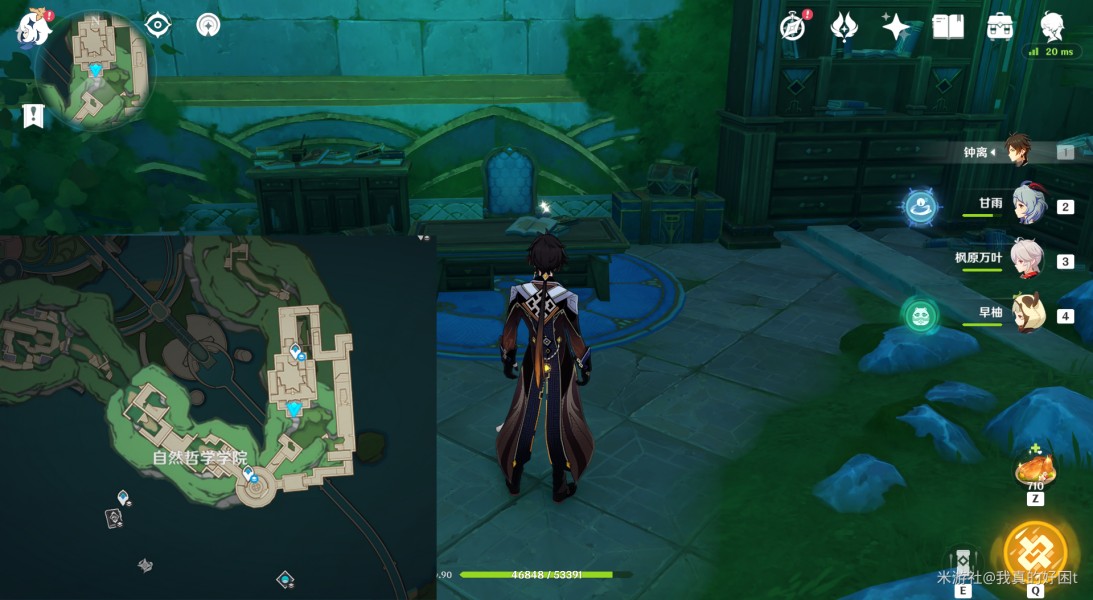This screenshot has height=600, width=1093.
Task: Open the Paimon main menu
Action: point(33,29)
